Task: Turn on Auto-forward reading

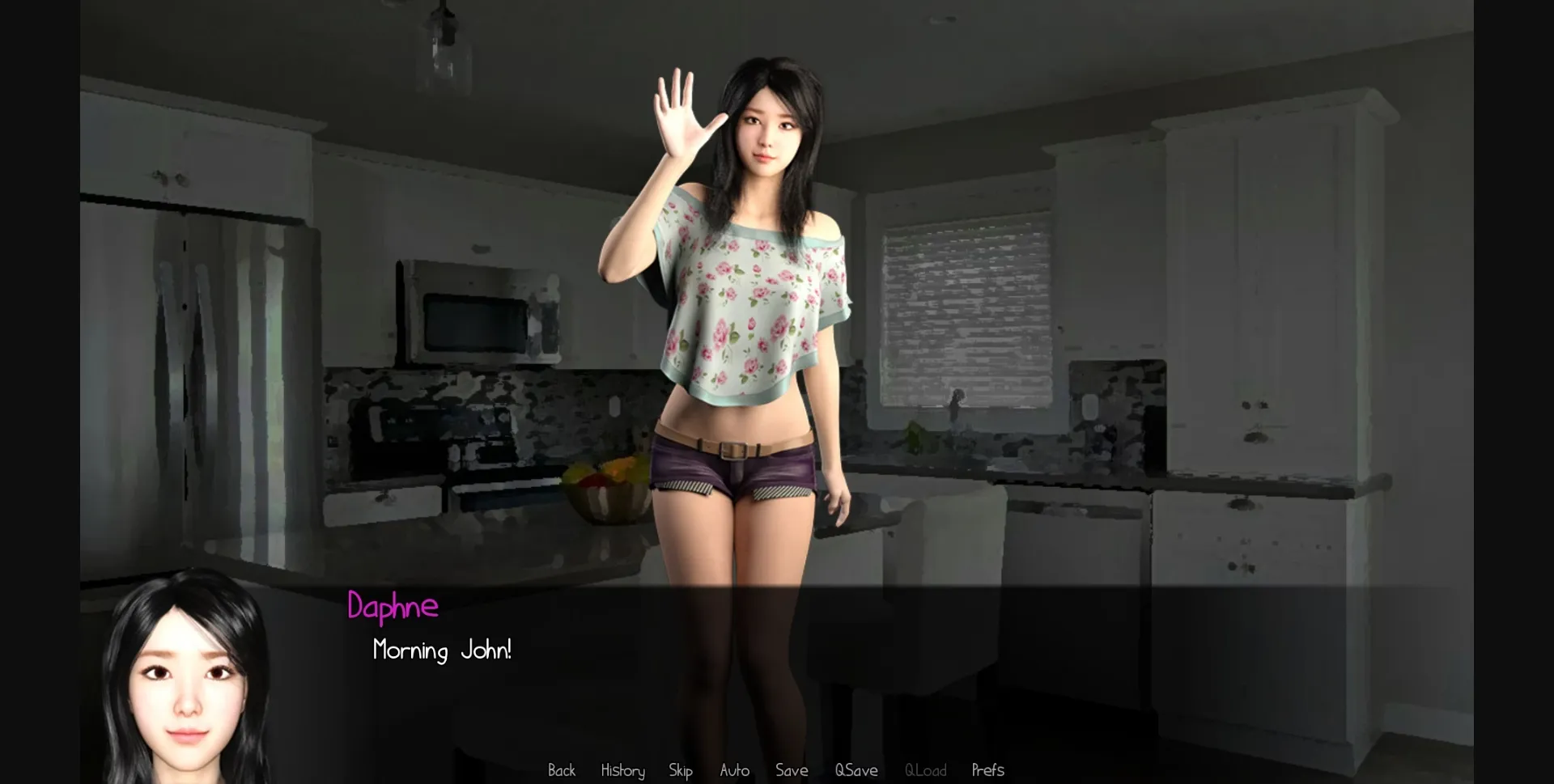Action: (733, 770)
